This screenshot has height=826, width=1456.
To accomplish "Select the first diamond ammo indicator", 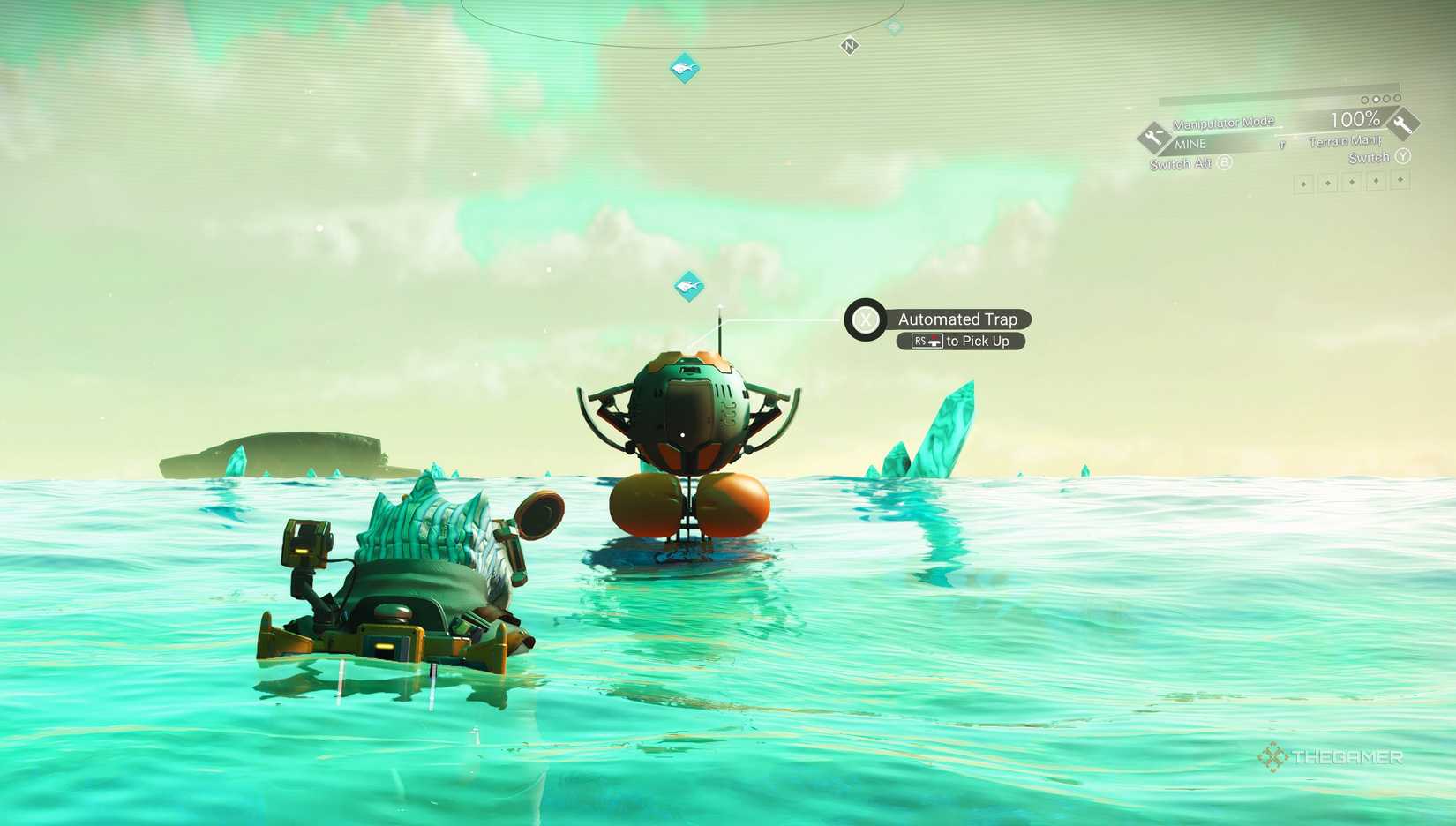I will click(1303, 183).
